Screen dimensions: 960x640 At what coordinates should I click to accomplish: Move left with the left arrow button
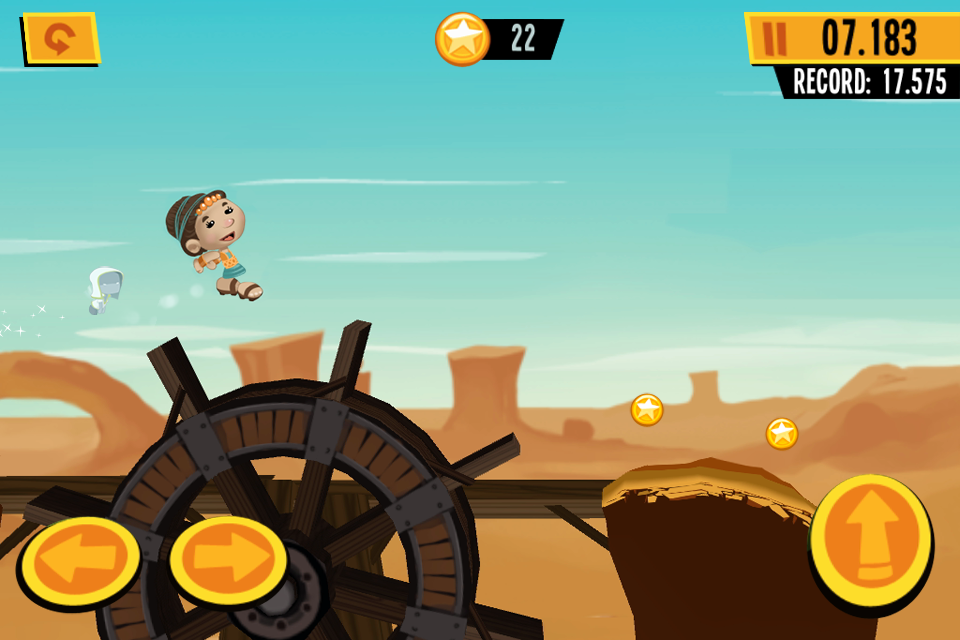tap(80, 560)
